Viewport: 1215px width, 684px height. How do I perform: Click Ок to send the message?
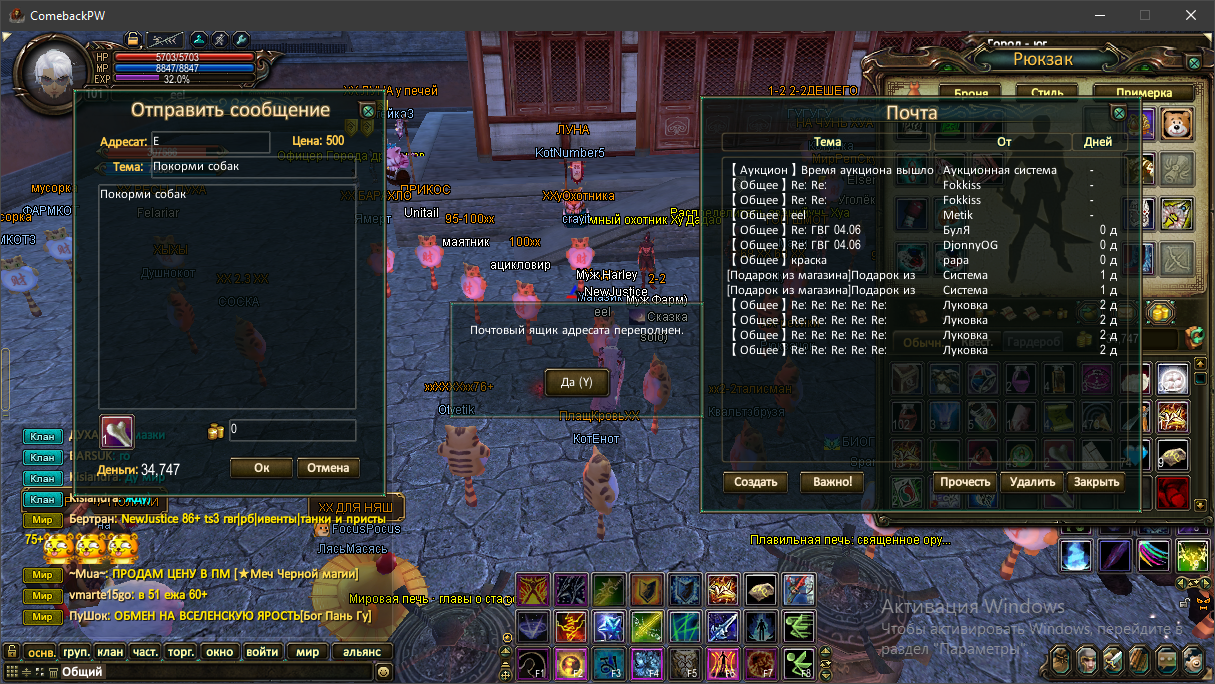click(261, 467)
